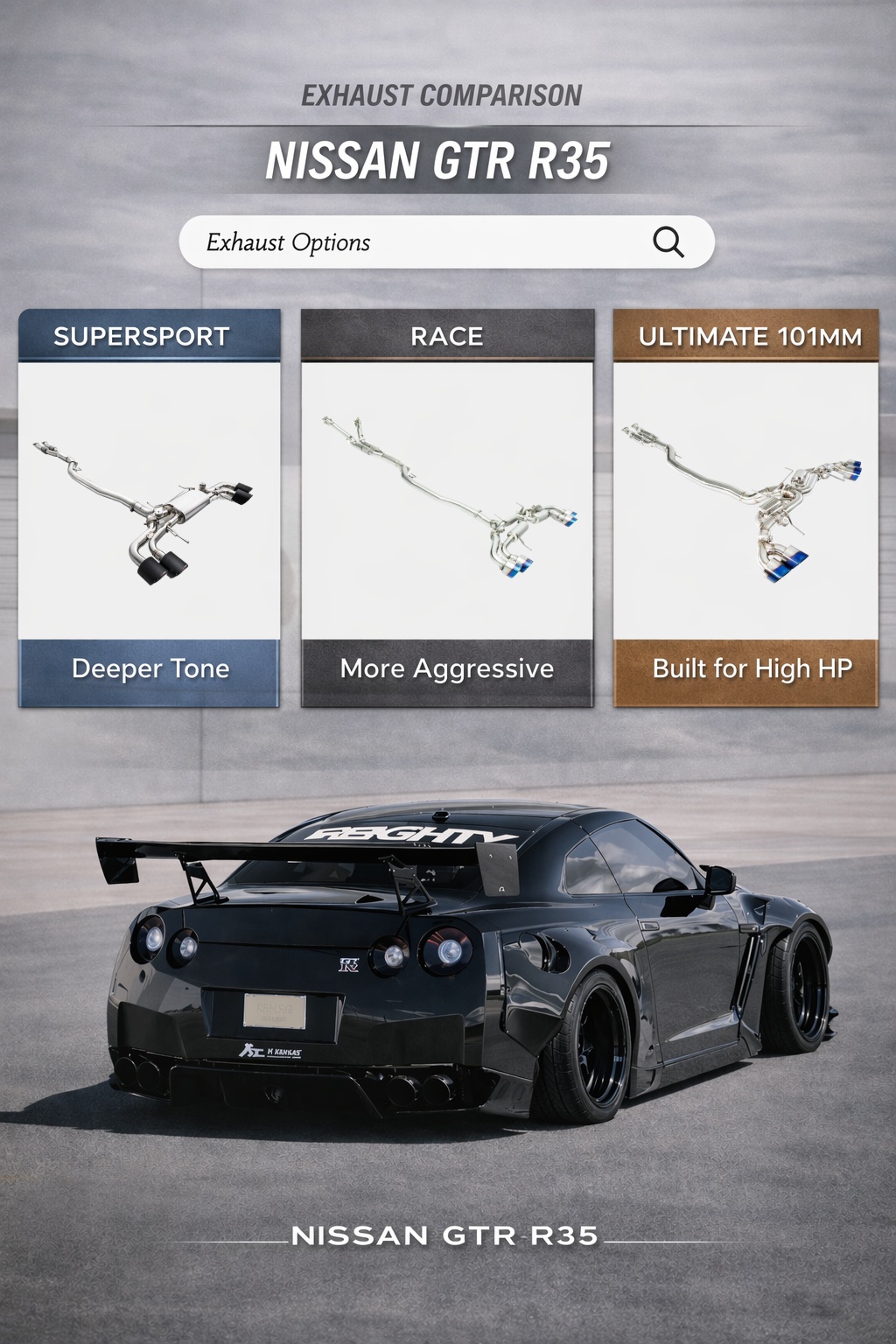
Task: Select the Supersport exhaust card
Action: [x=150, y=507]
